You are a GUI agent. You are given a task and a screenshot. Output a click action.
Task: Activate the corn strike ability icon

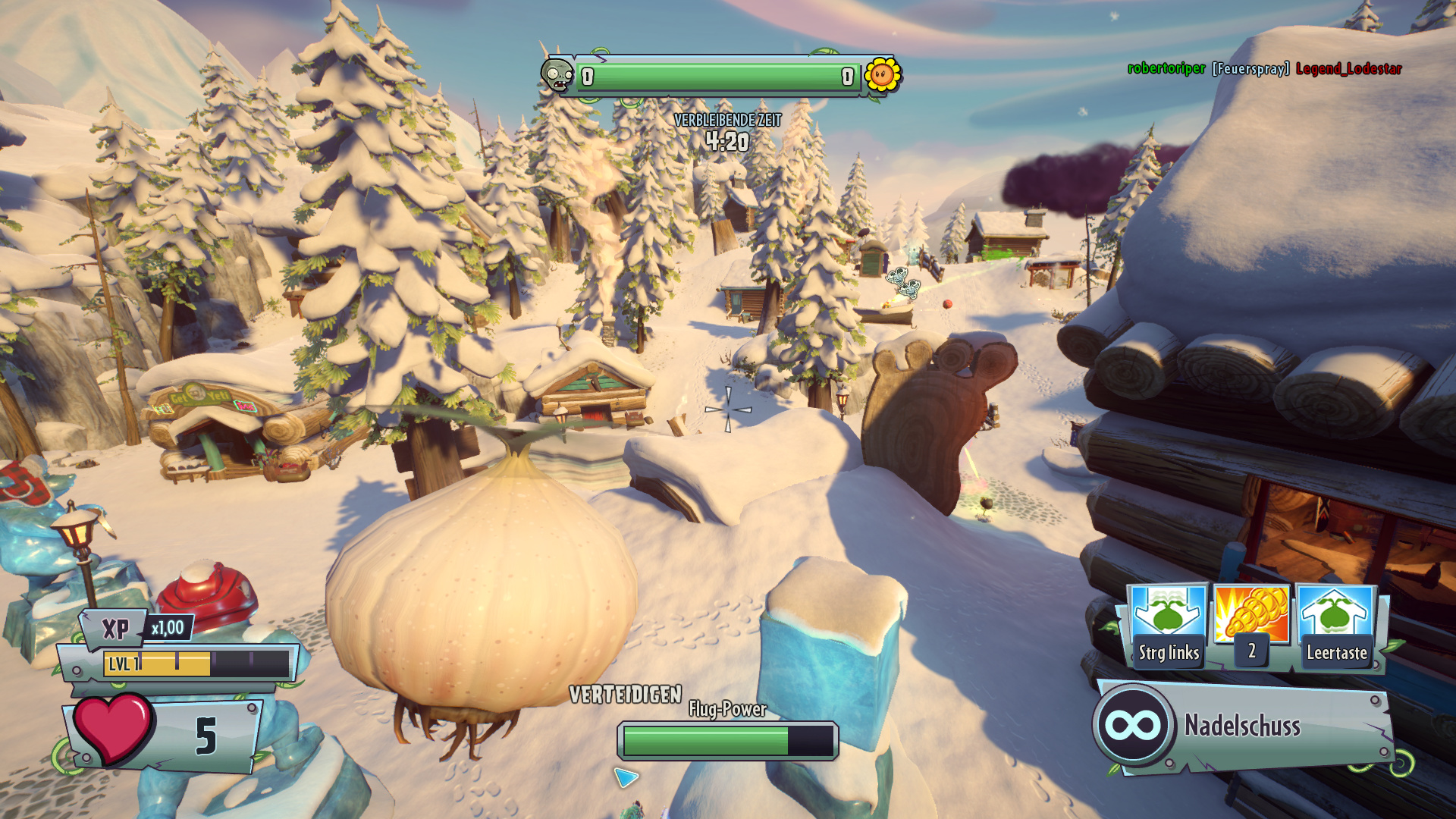pyautogui.click(x=1251, y=614)
